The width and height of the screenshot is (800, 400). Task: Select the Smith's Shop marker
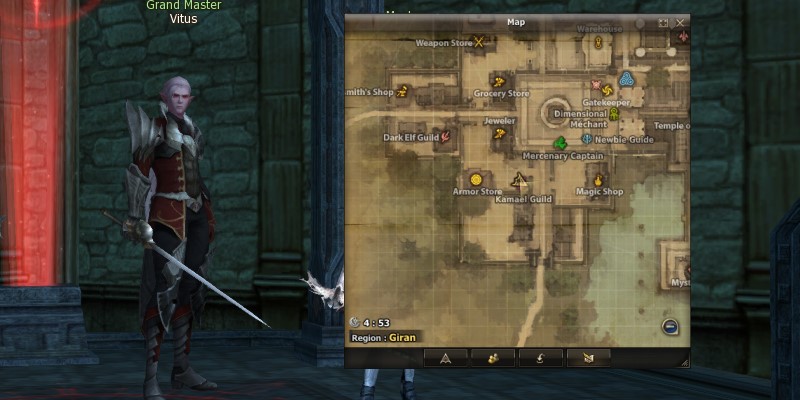coord(402,91)
